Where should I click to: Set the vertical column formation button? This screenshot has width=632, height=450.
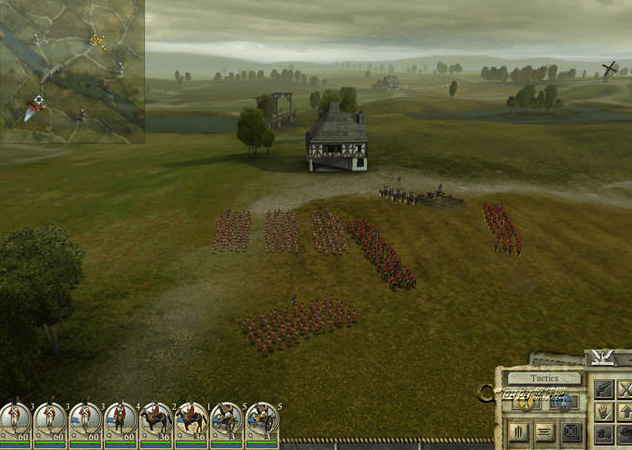point(520,432)
